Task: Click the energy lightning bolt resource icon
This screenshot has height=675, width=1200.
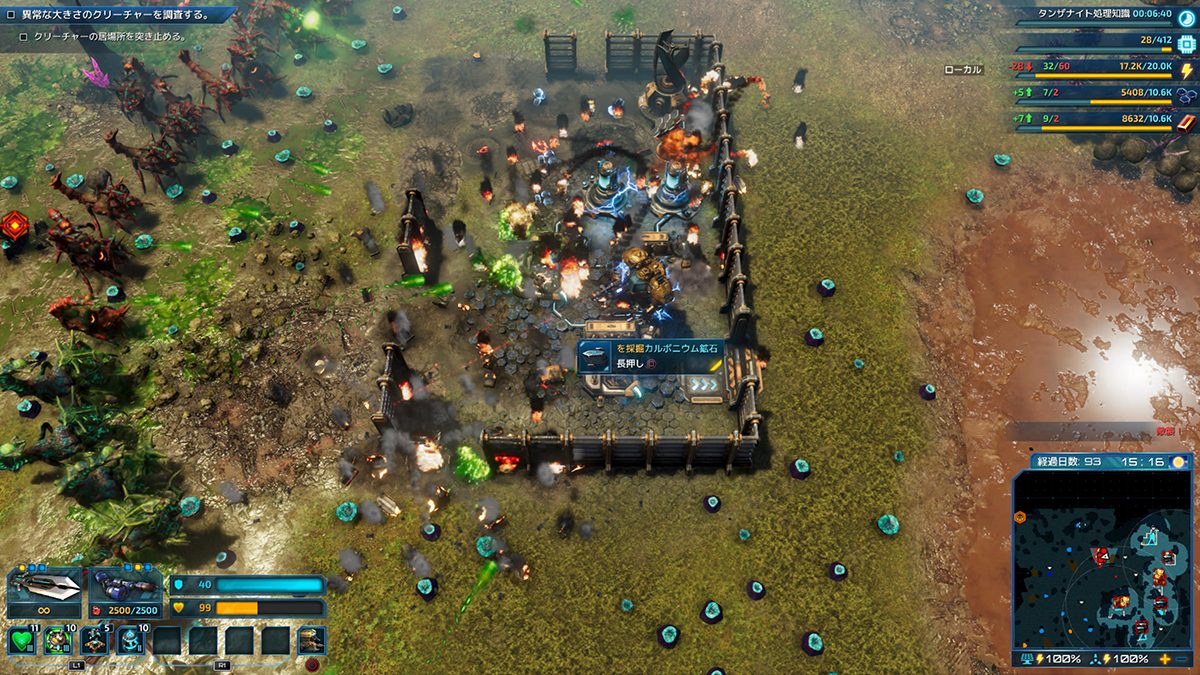Action: 1187,71
